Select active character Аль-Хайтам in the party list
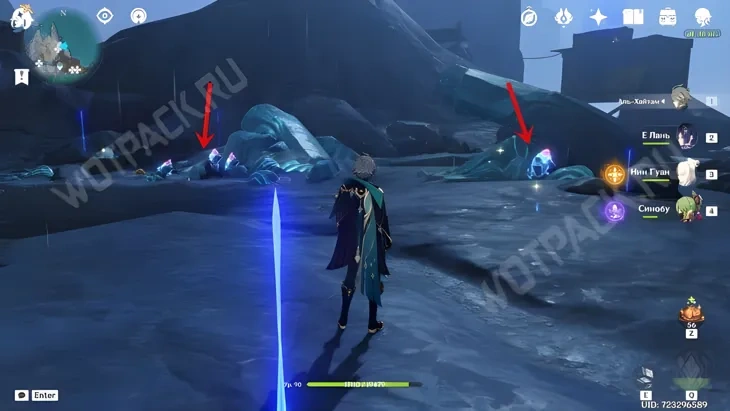Viewport: 730px width, 411px height. click(680, 99)
